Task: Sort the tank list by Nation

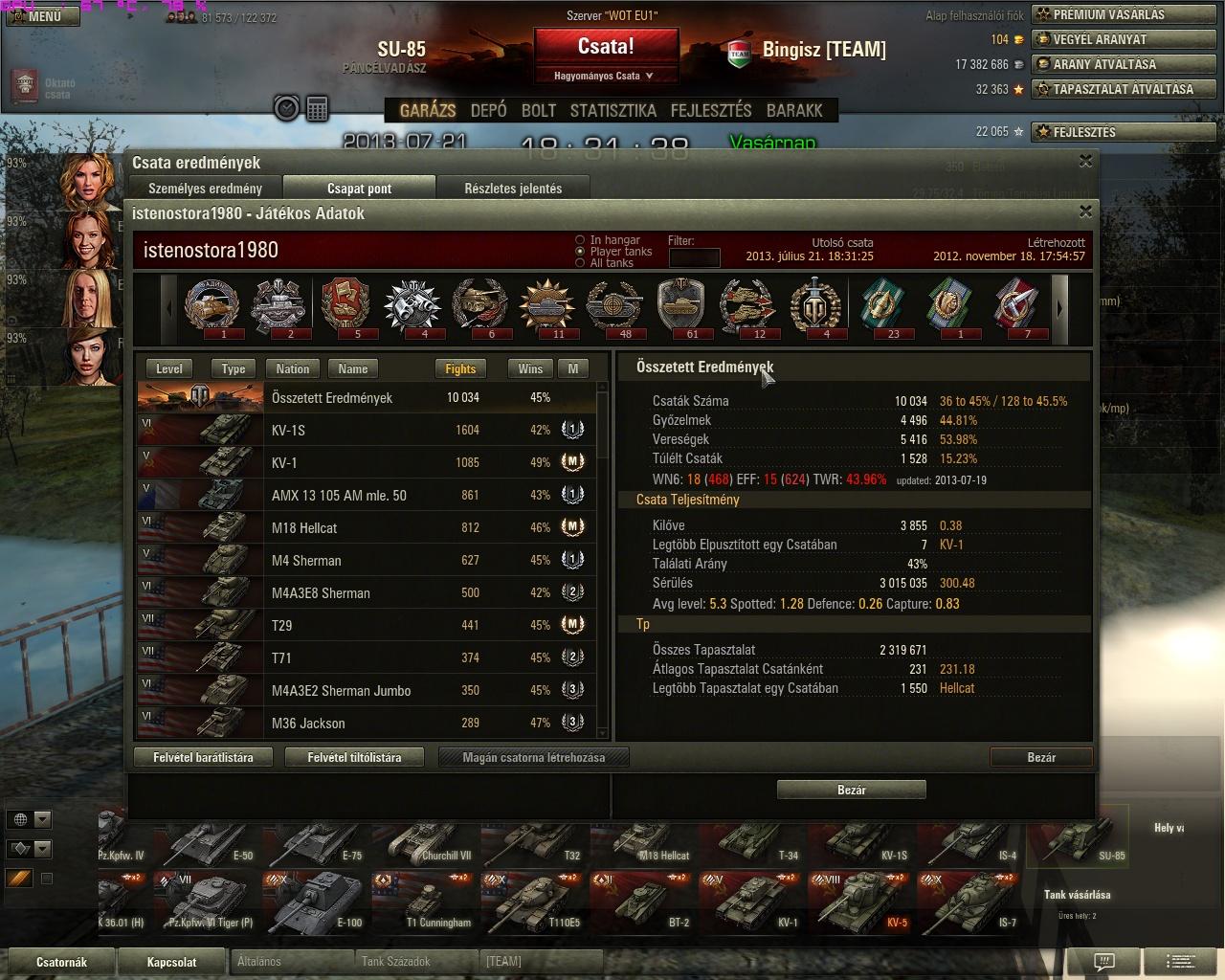Action: [x=293, y=368]
